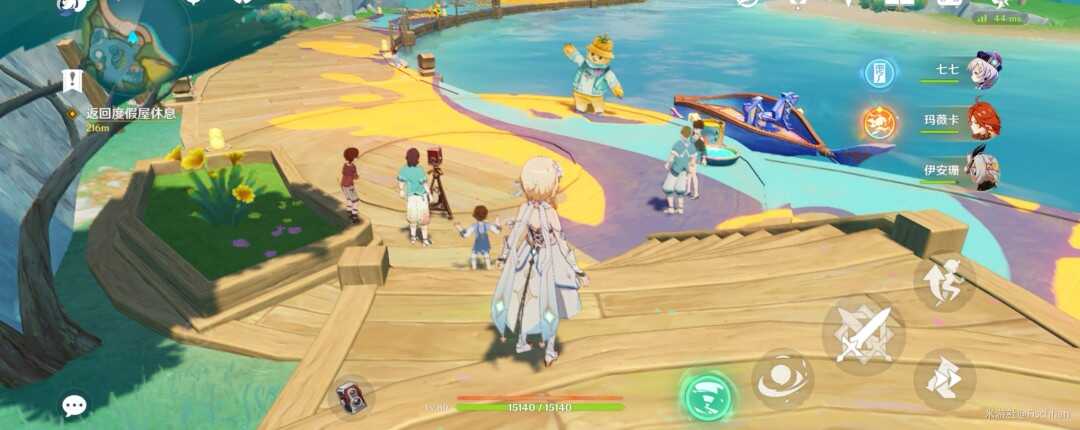Attack with the sword button
The width and height of the screenshot is (1080, 430).
click(863, 334)
